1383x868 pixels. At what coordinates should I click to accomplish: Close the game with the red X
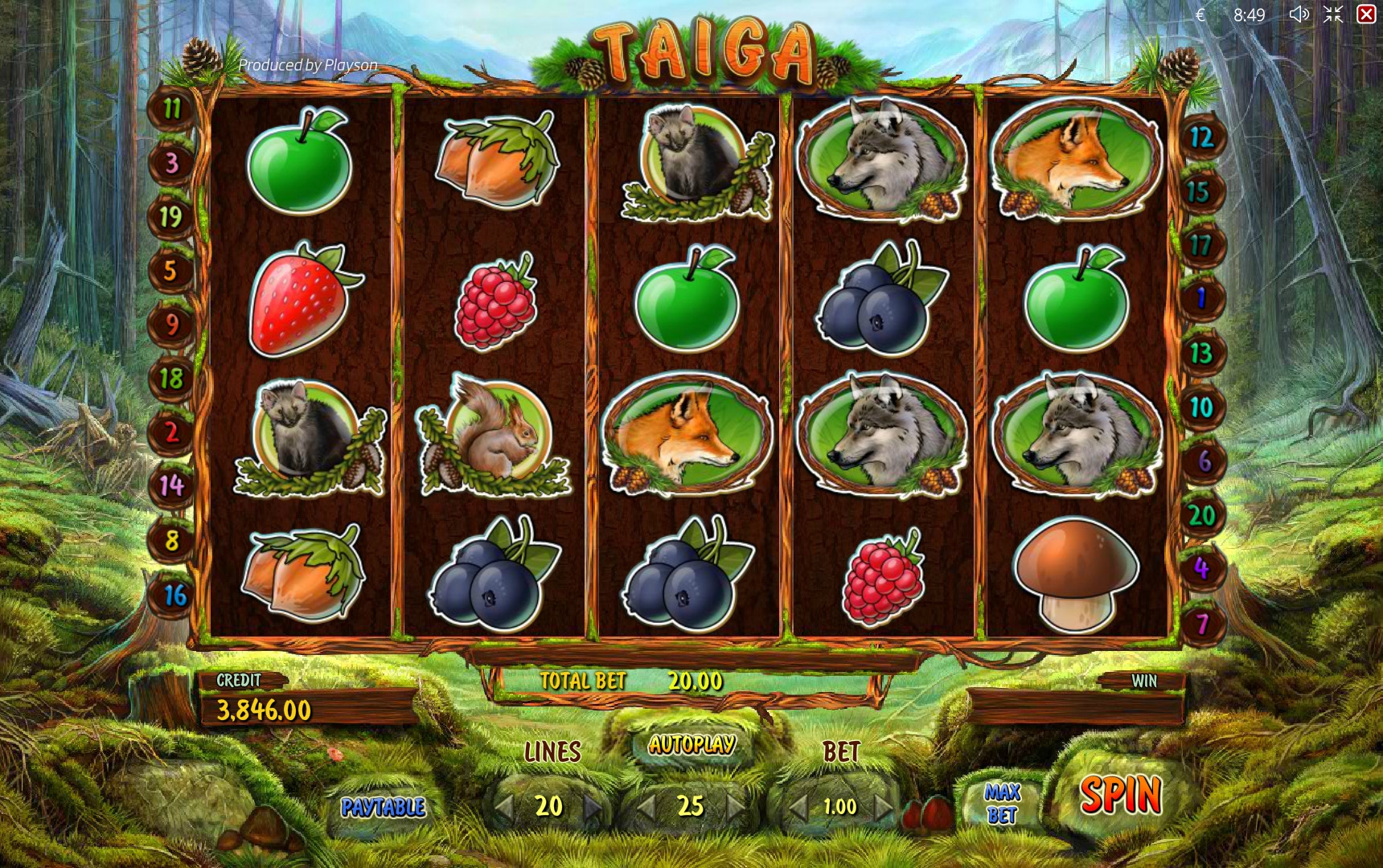(x=1366, y=14)
